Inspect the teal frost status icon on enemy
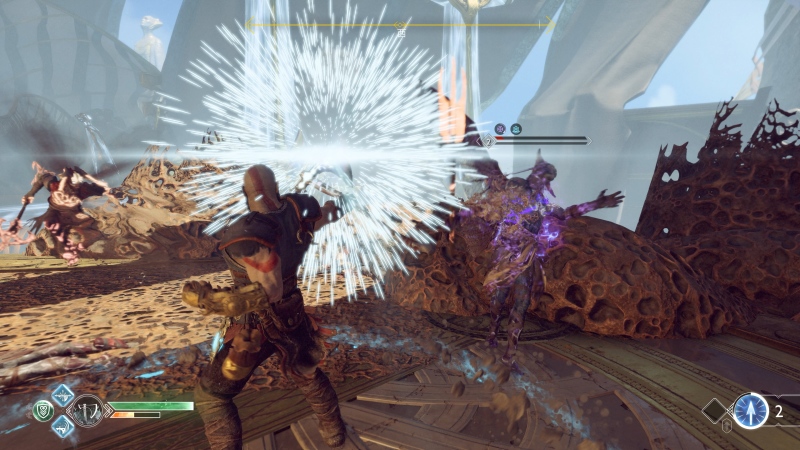 (x=516, y=129)
